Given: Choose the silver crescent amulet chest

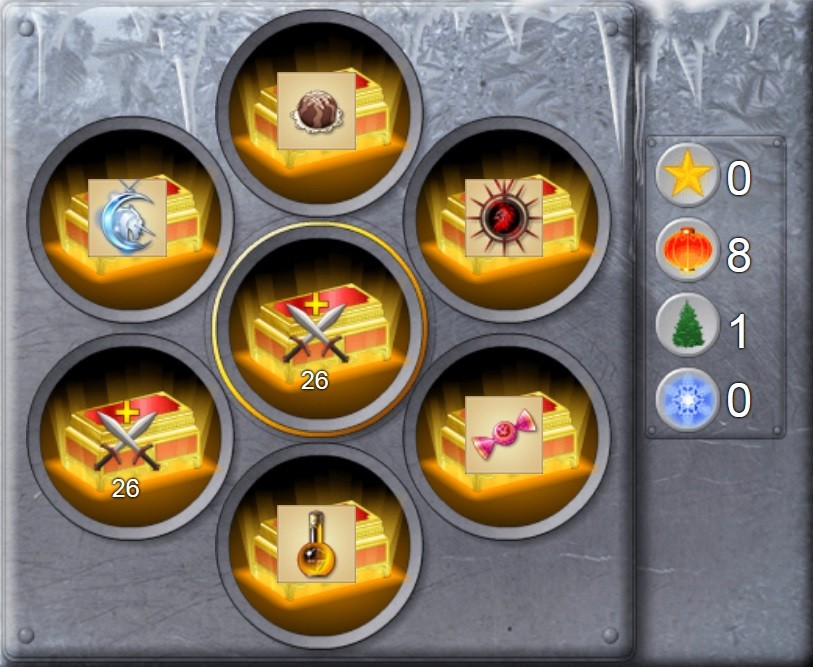Looking at the screenshot, I should [x=128, y=218].
